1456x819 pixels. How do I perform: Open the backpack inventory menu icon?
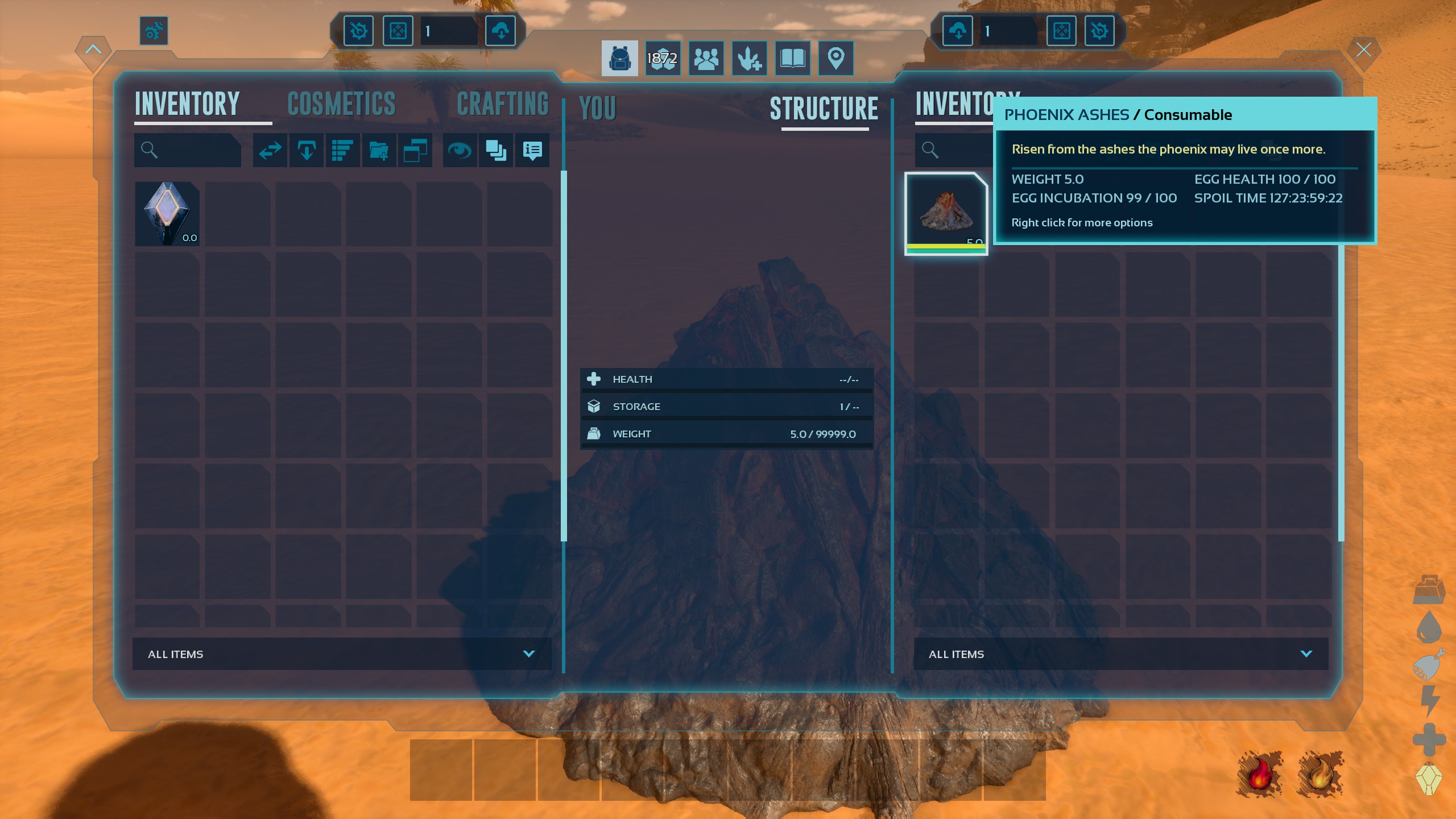click(x=619, y=58)
